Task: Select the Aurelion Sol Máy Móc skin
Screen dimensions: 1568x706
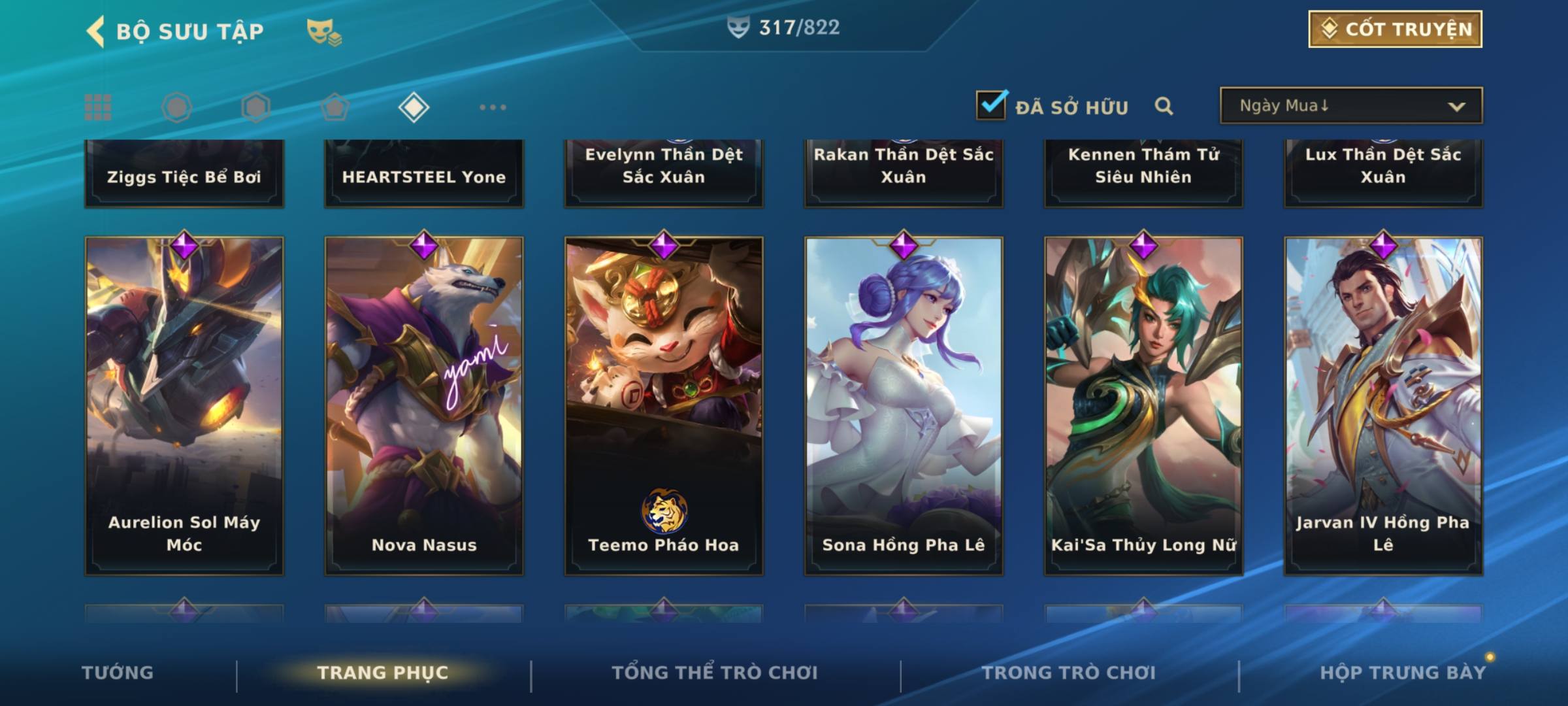Action: [x=184, y=405]
